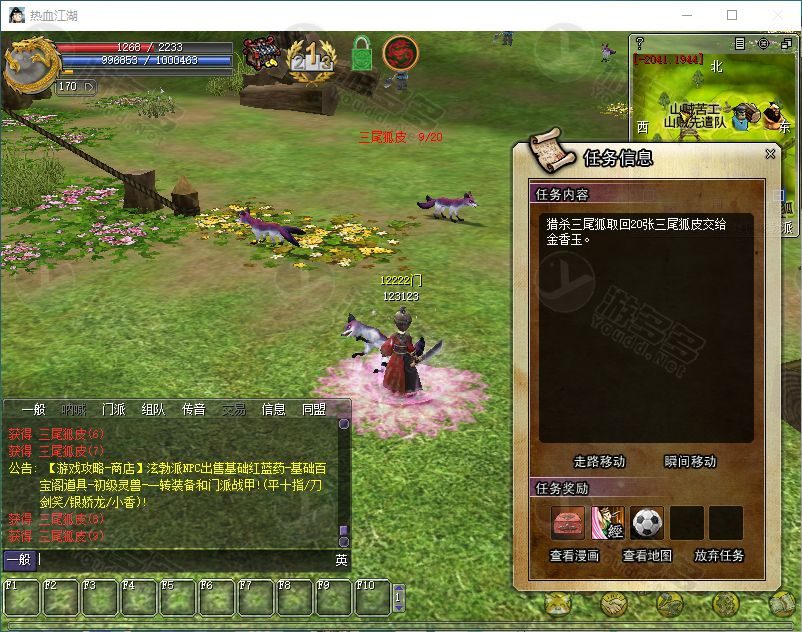The image size is (802, 632).
Task: Toggle the green padlock icon
Action: click(361, 54)
